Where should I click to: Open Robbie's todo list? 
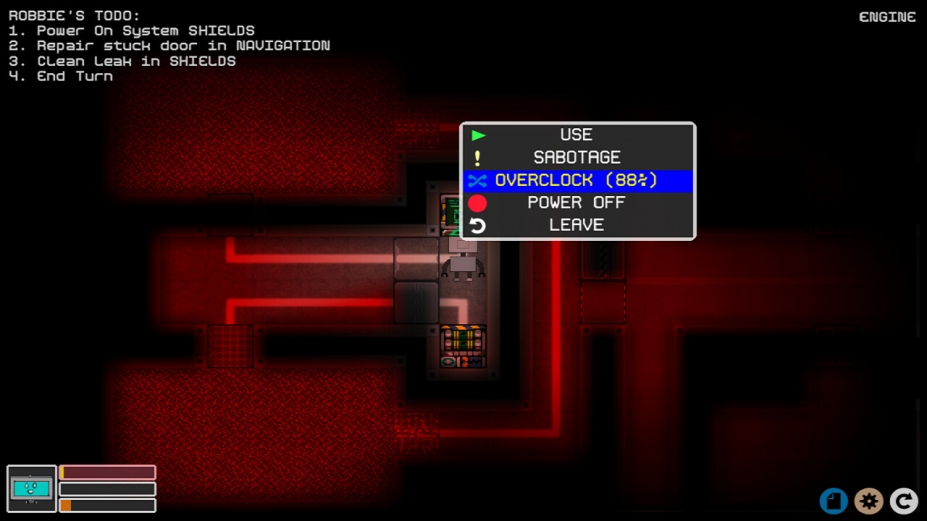(75, 16)
